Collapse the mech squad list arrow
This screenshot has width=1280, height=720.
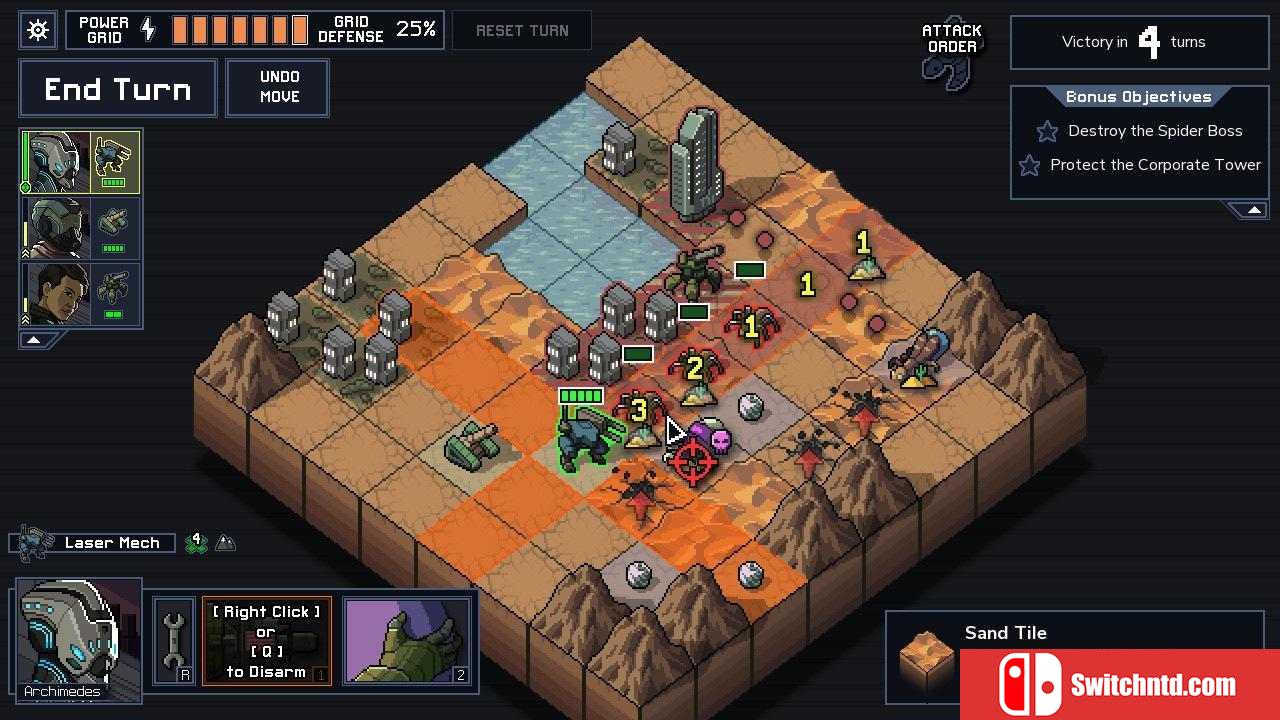click(x=33, y=340)
